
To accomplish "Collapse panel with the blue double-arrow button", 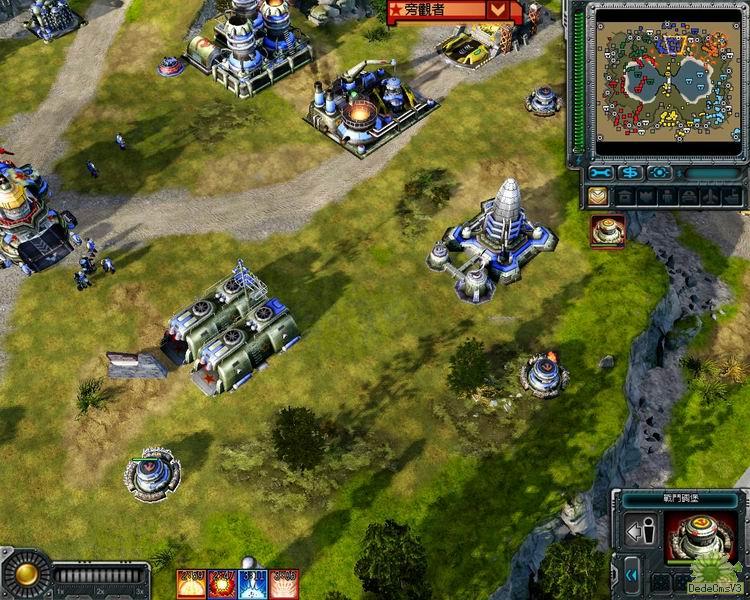I will [631, 575].
